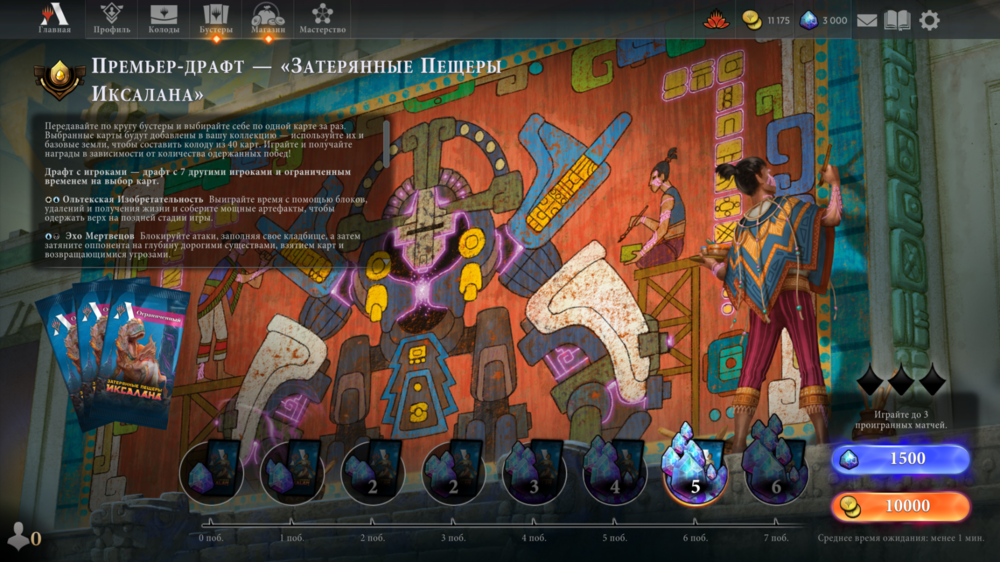Screen dimensions: 1000x562
Task: Open the friends list icon
Action: pos(22,537)
